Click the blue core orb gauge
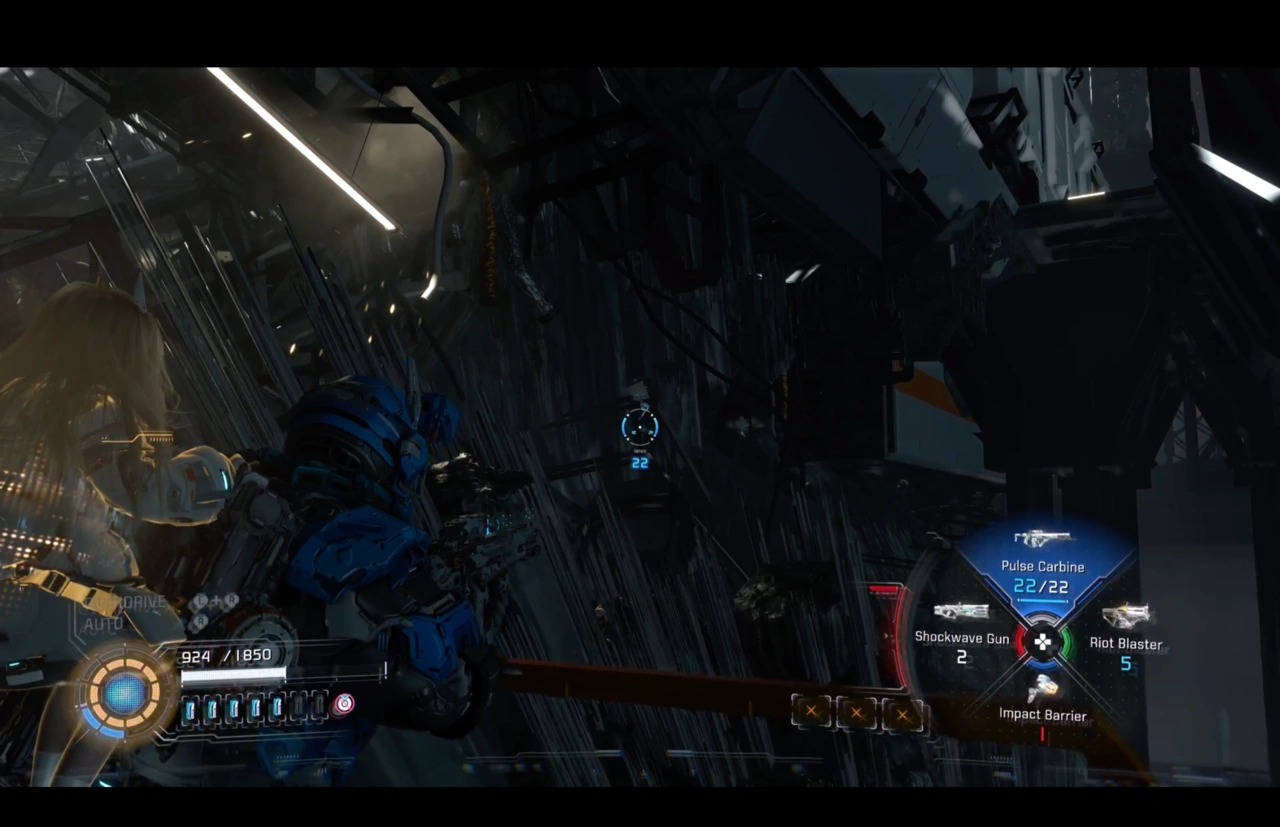Viewport: 1280px width, 827px height. [x=125, y=692]
